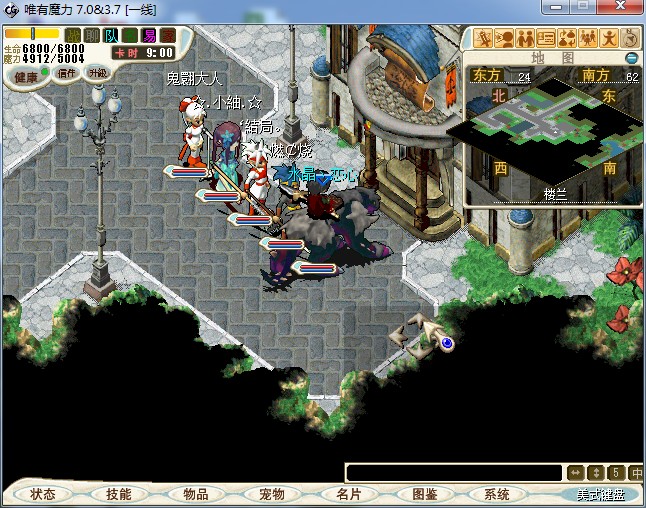Open the 系统 system menu

497,494
